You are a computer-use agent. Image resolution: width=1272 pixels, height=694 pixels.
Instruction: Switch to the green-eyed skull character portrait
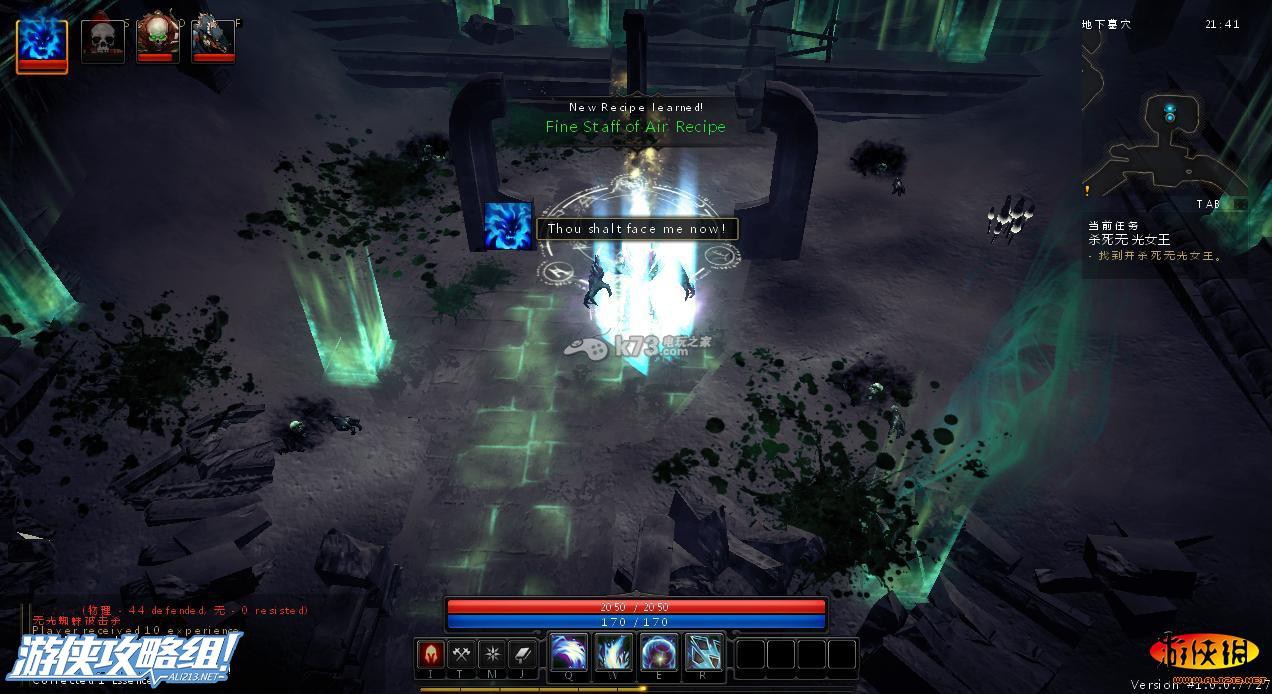[x=158, y=38]
